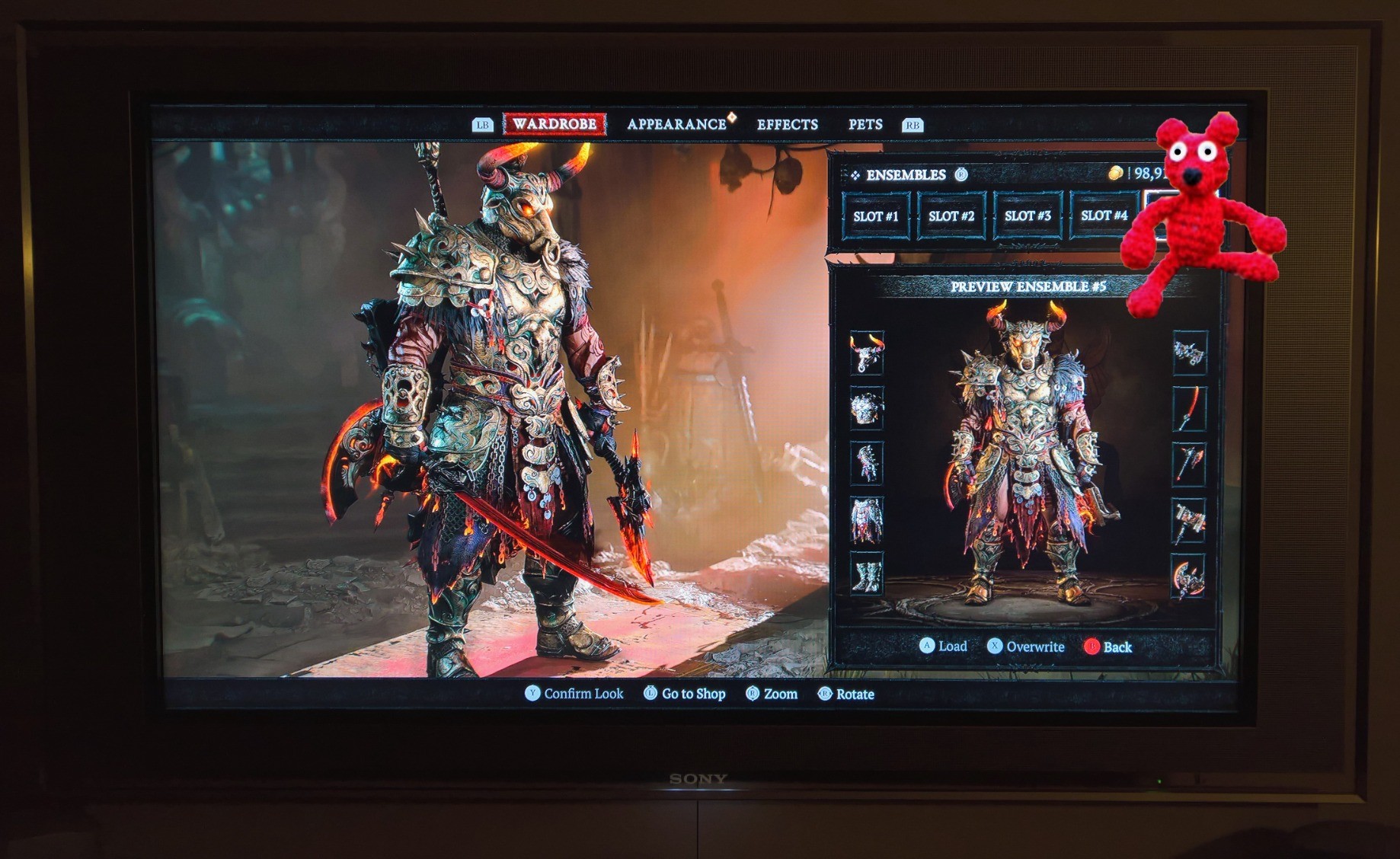Select the flaming crescent axe slot
Screen dimensions: 1400x859
click(x=1189, y=576)
